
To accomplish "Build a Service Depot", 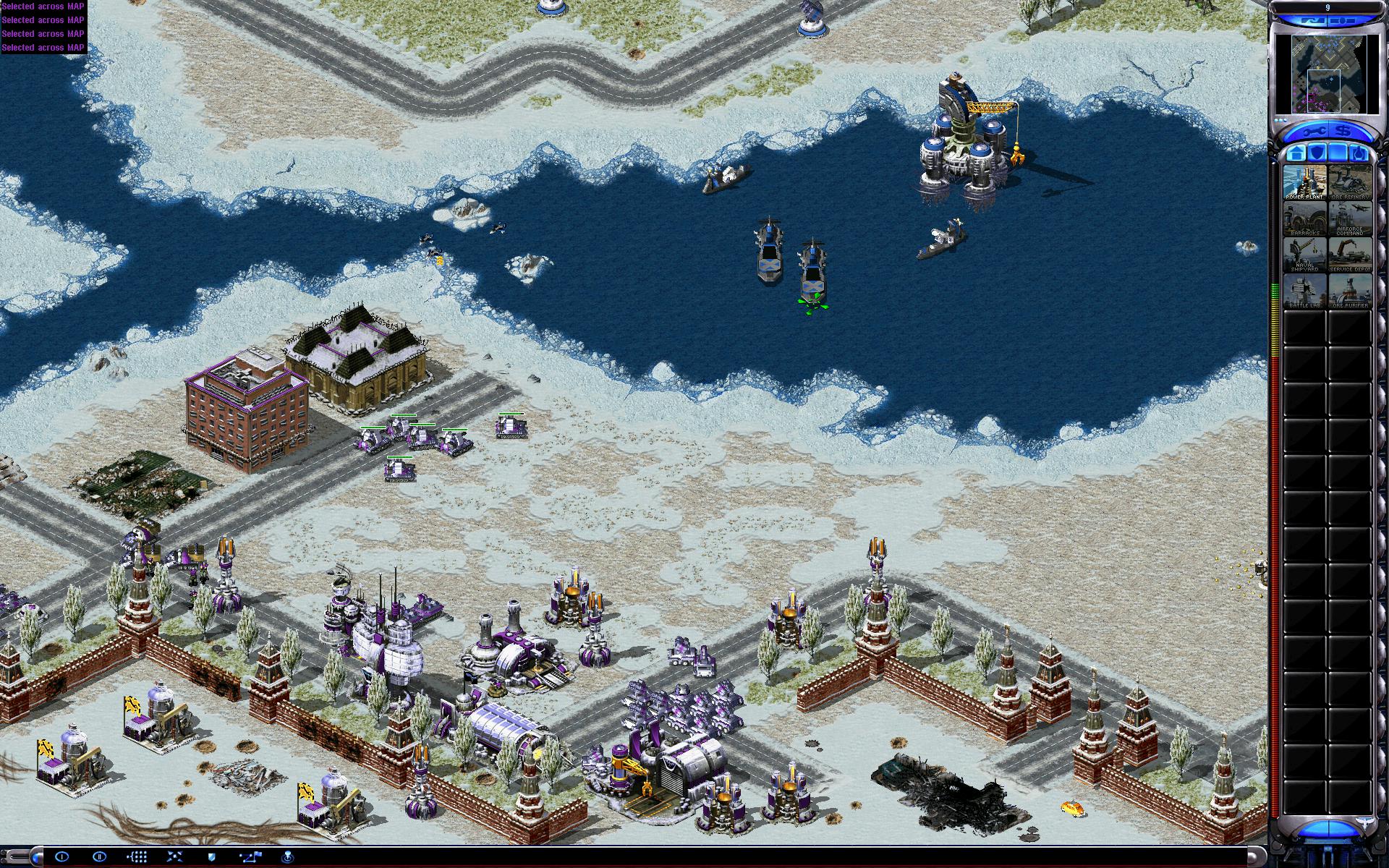I will 1350,255.
